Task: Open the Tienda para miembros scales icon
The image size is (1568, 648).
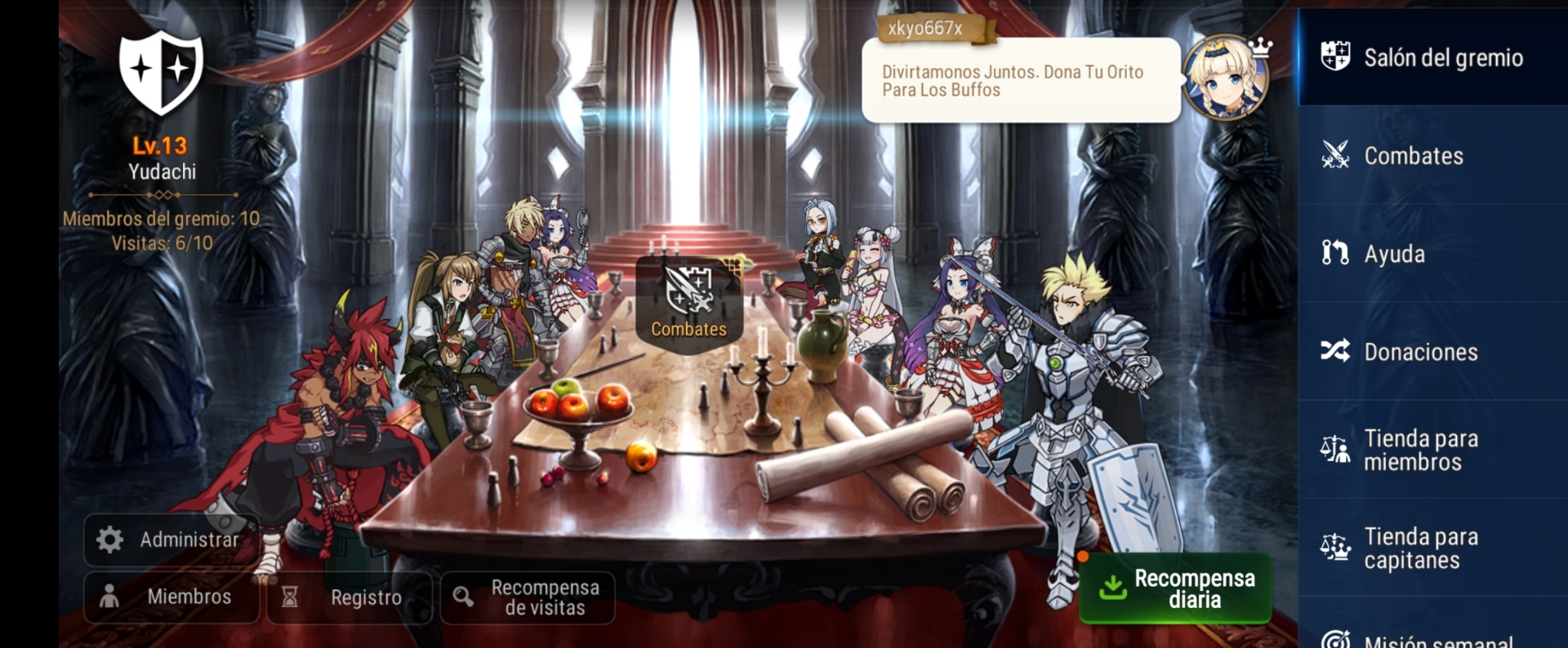Action: click(x=1336, y=450)
